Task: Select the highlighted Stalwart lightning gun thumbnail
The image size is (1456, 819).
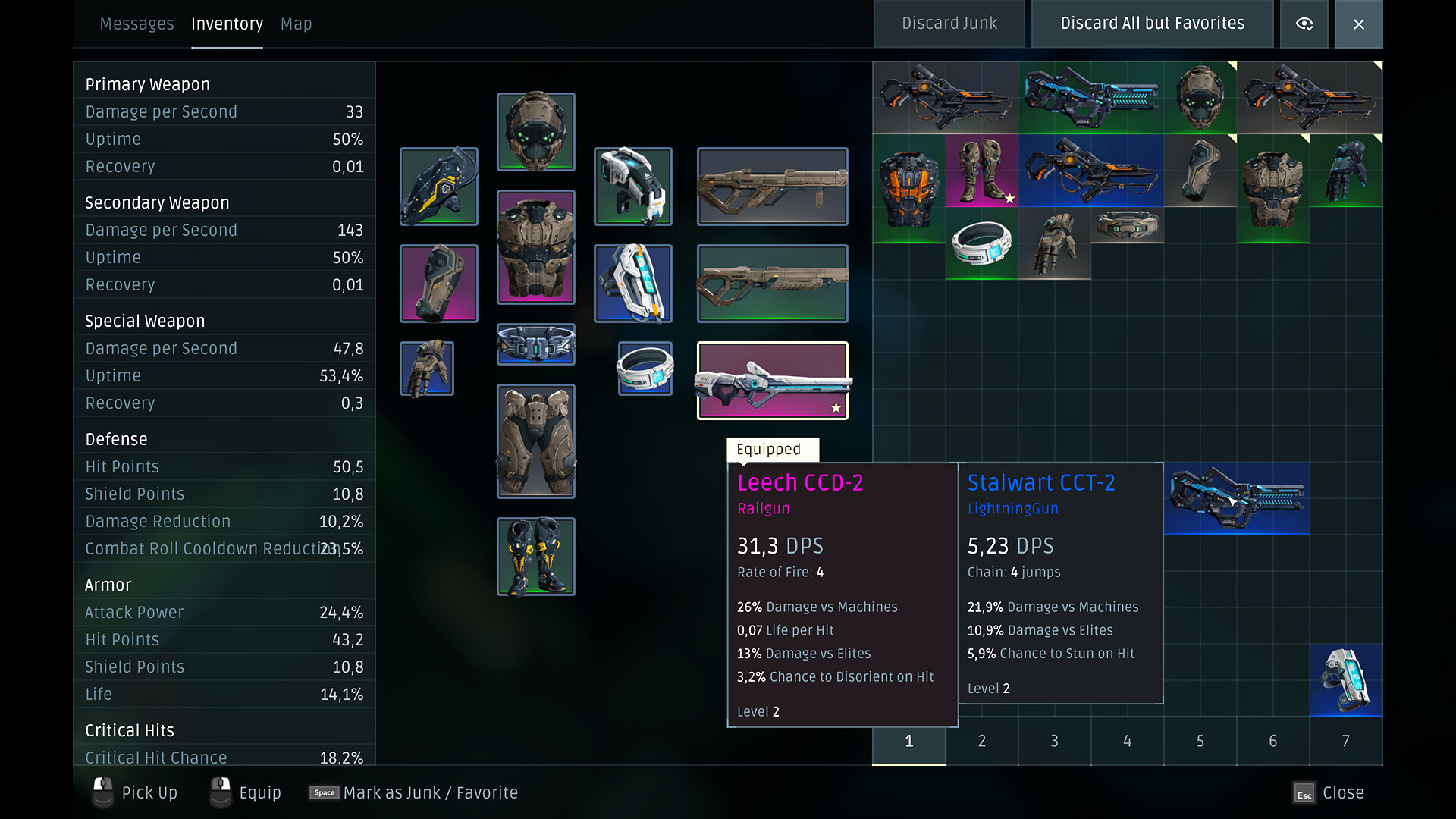Action: (1236, 498)
